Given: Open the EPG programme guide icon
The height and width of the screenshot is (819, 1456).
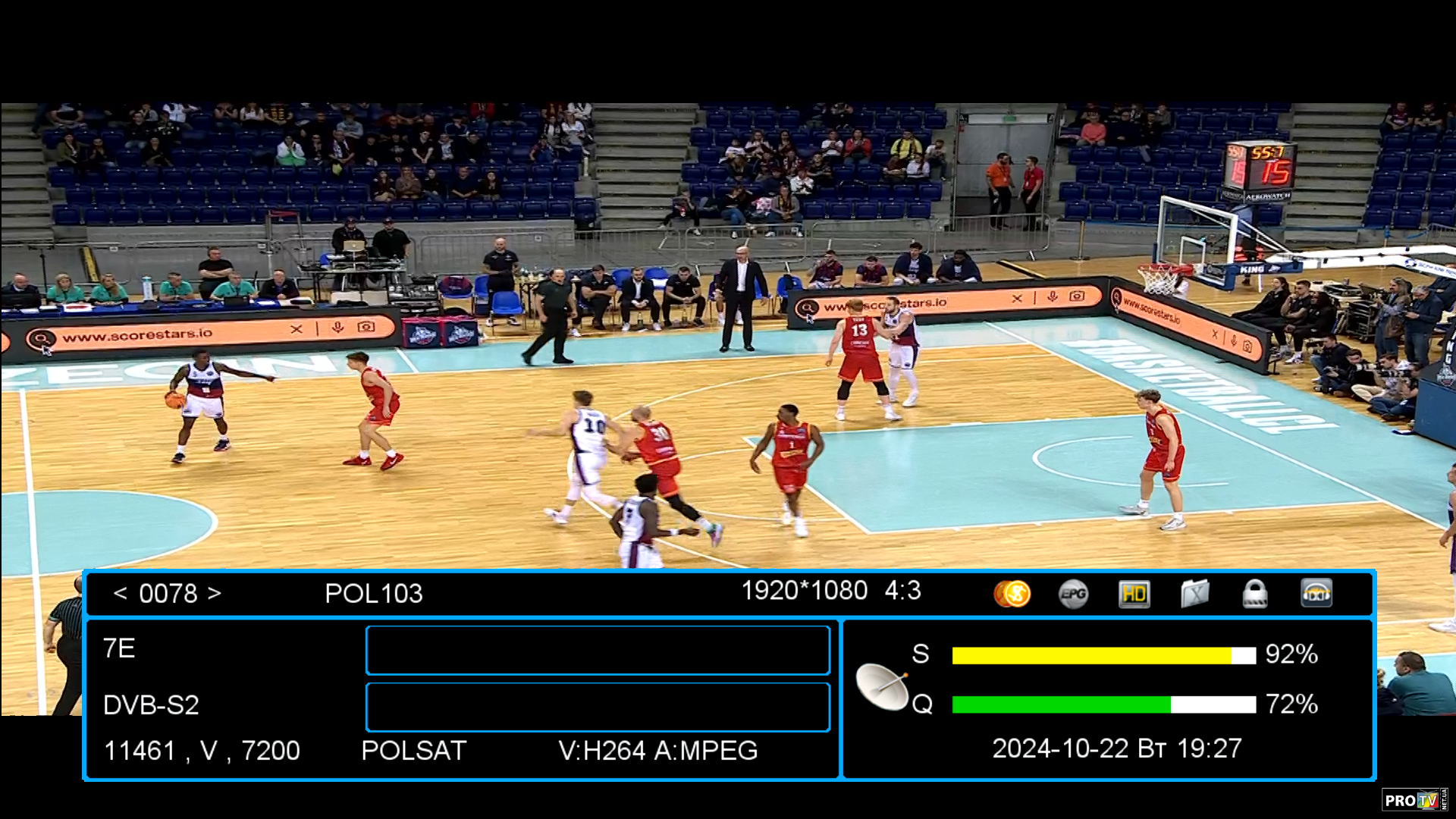Looking at the screenshot, I should click(1073, 594).
